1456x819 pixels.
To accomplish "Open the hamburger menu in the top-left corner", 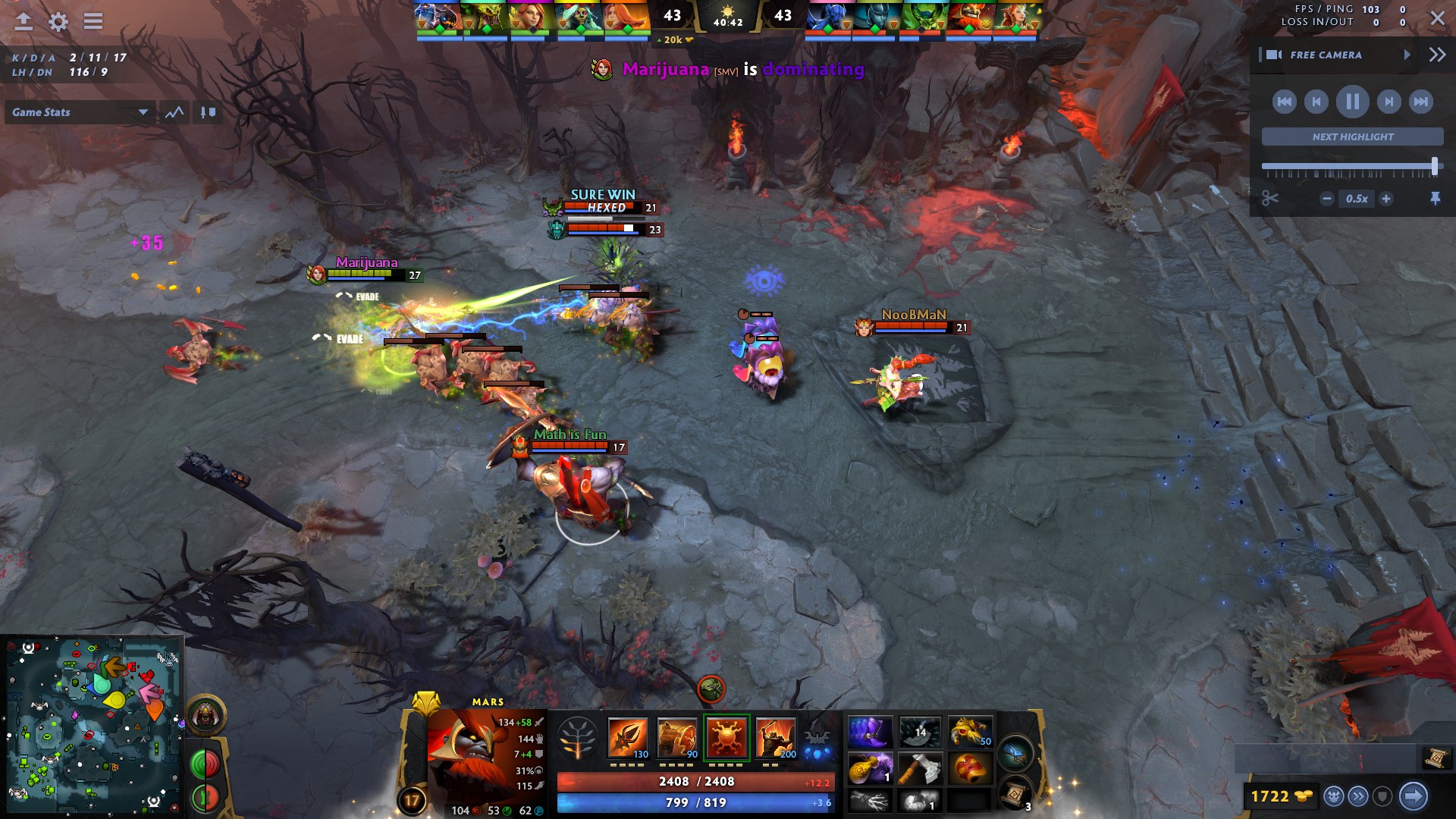I will click(x=93, y=22).
